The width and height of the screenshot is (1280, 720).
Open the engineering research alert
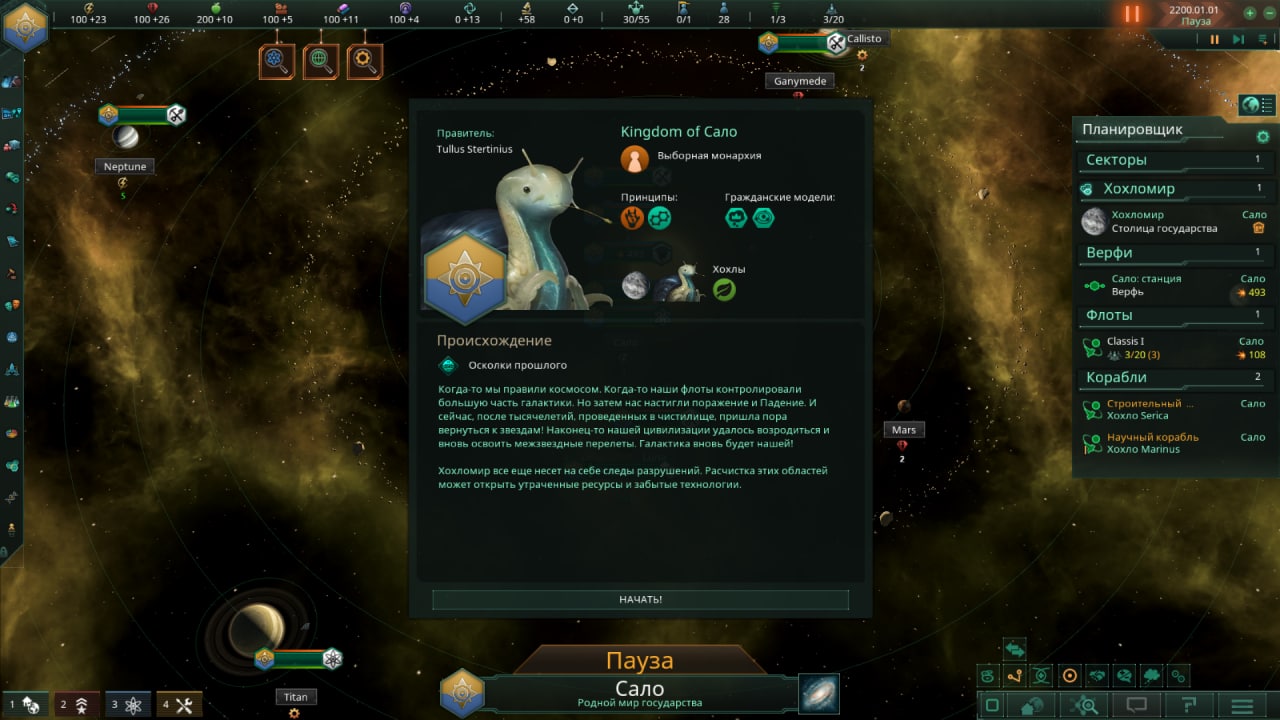(365, 62)
